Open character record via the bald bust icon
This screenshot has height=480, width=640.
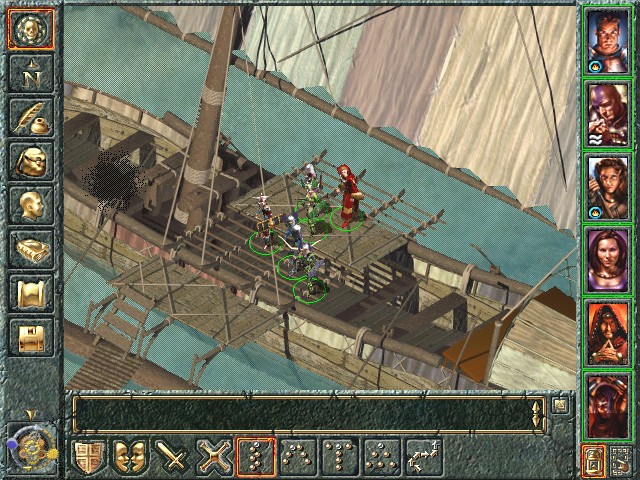31,205
